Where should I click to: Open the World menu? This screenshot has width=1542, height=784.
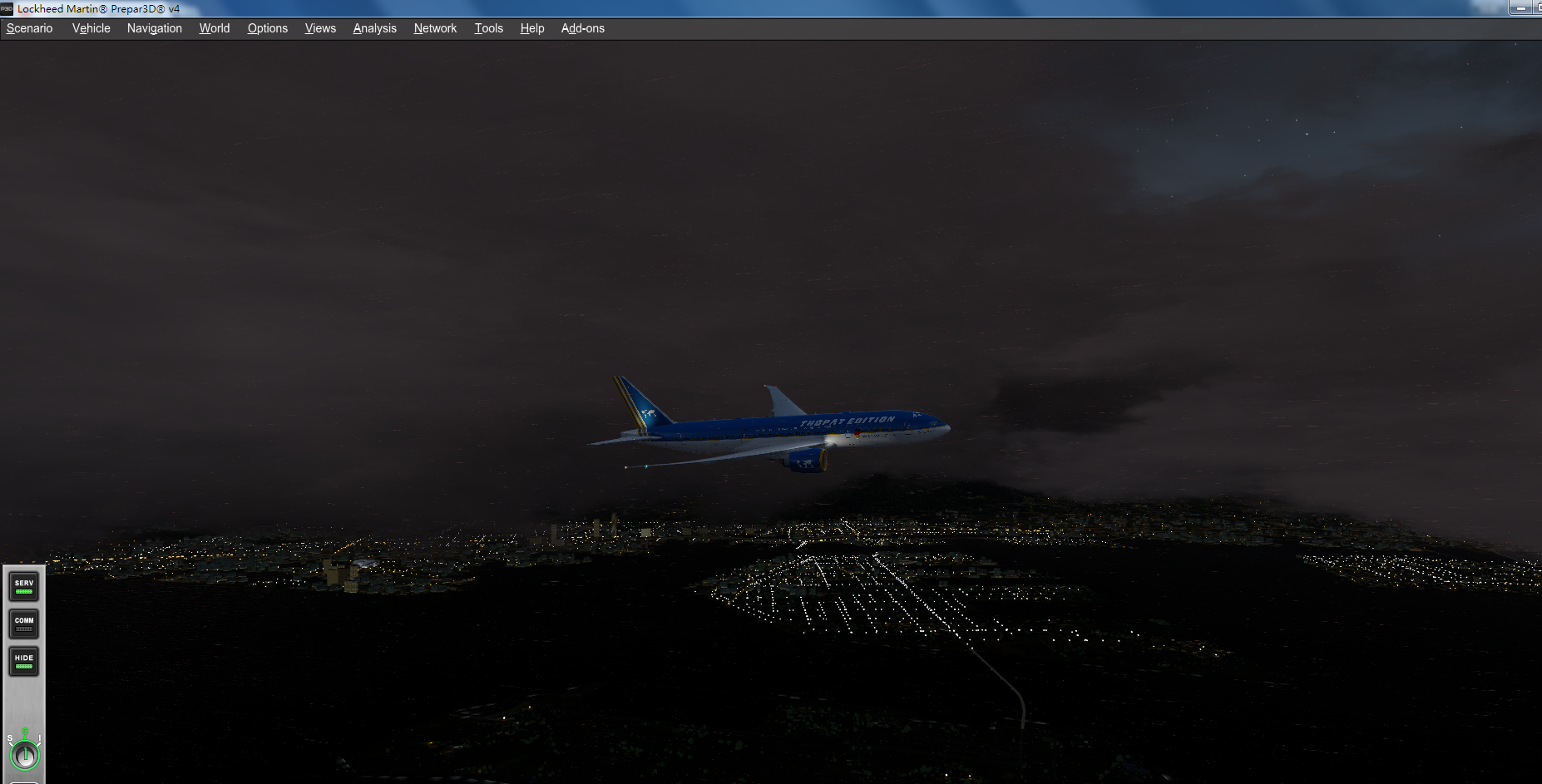(x=214, y=27)
